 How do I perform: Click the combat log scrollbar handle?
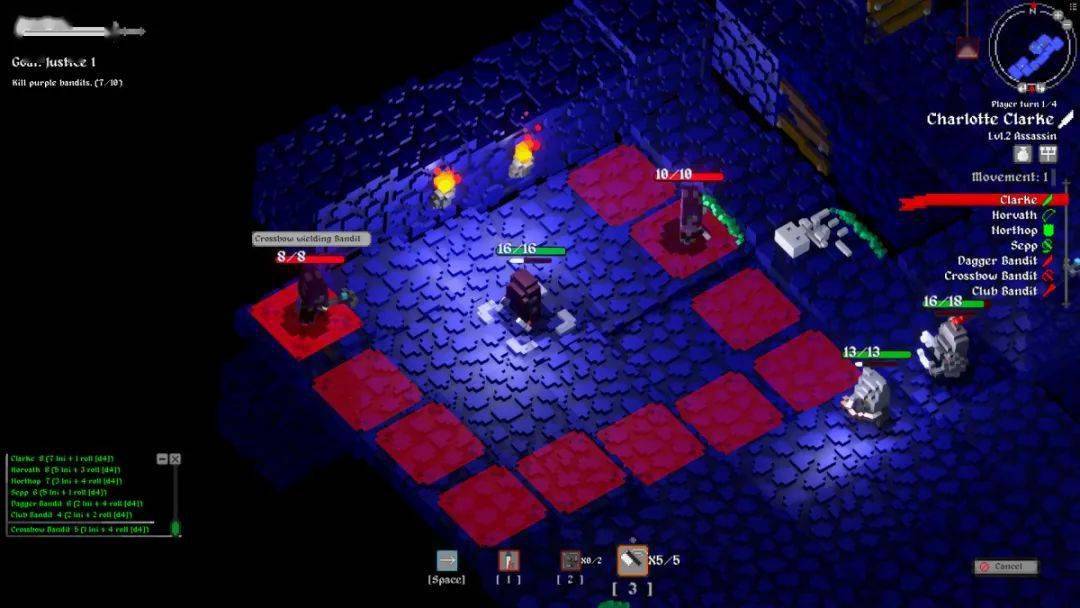coord(175,527)
